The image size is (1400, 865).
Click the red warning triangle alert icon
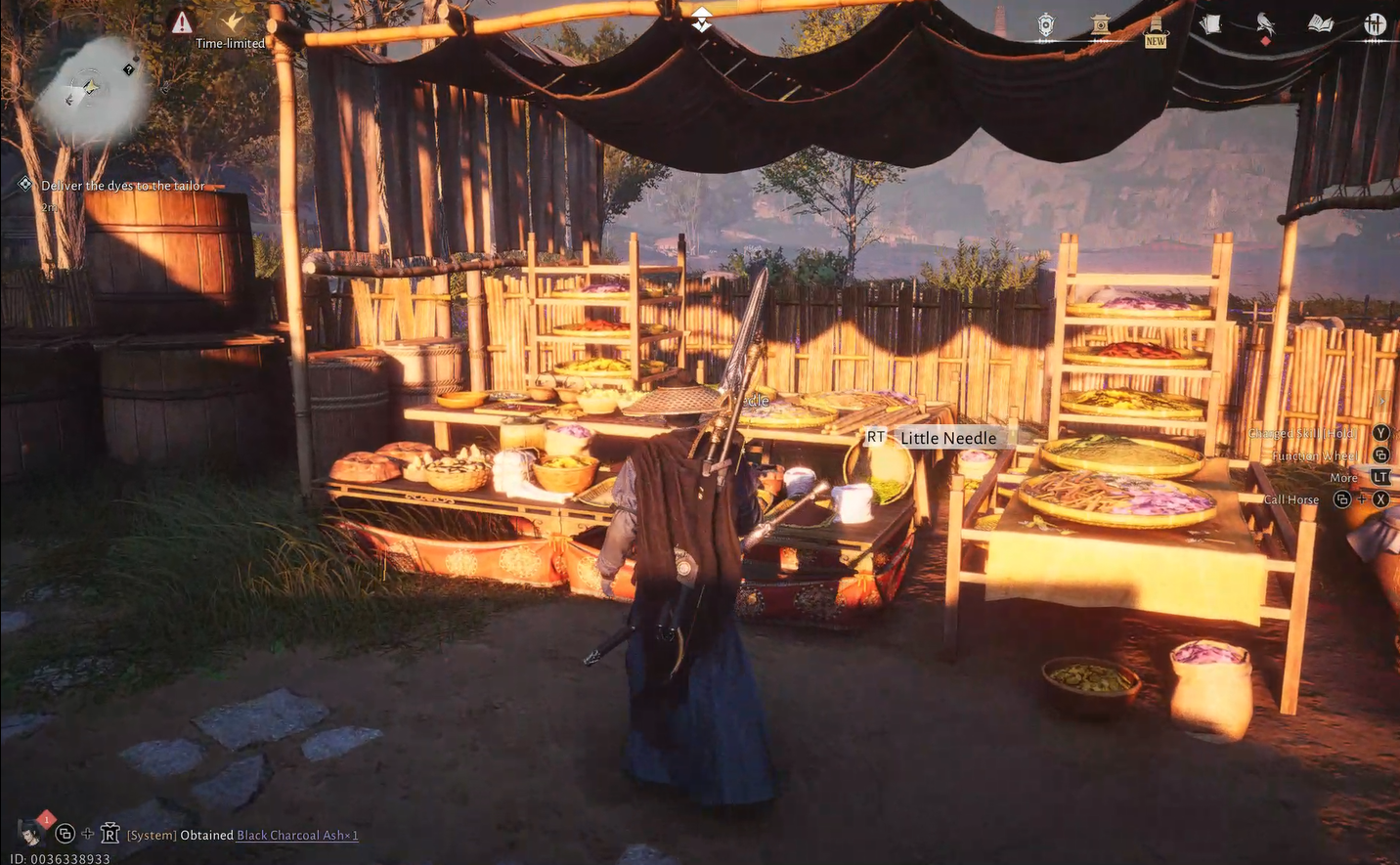coord(184,22)
